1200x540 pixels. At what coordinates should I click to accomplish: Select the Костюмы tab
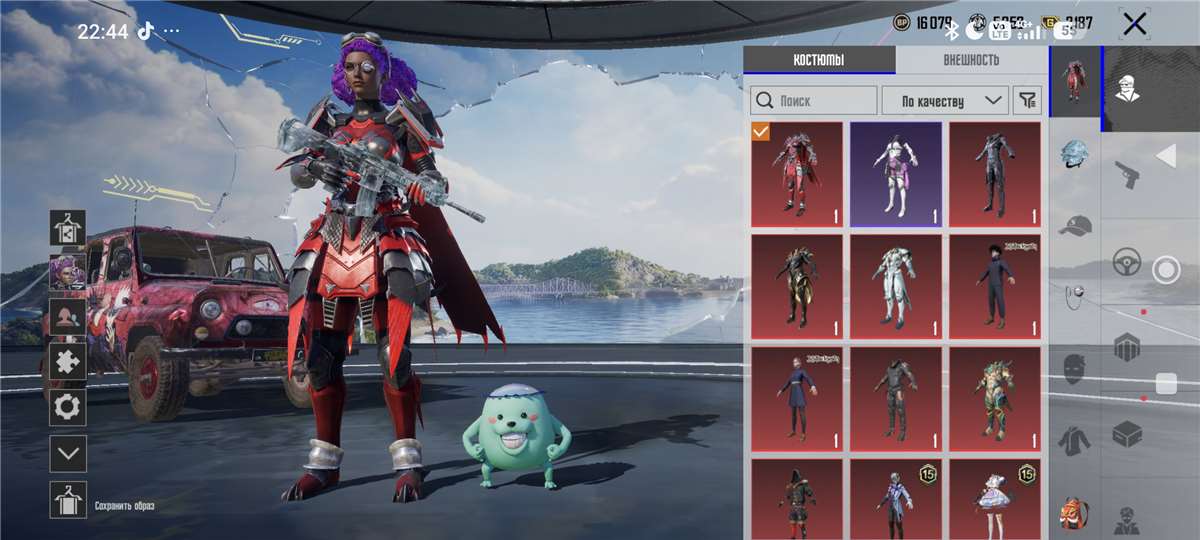[x=819, y=60]
